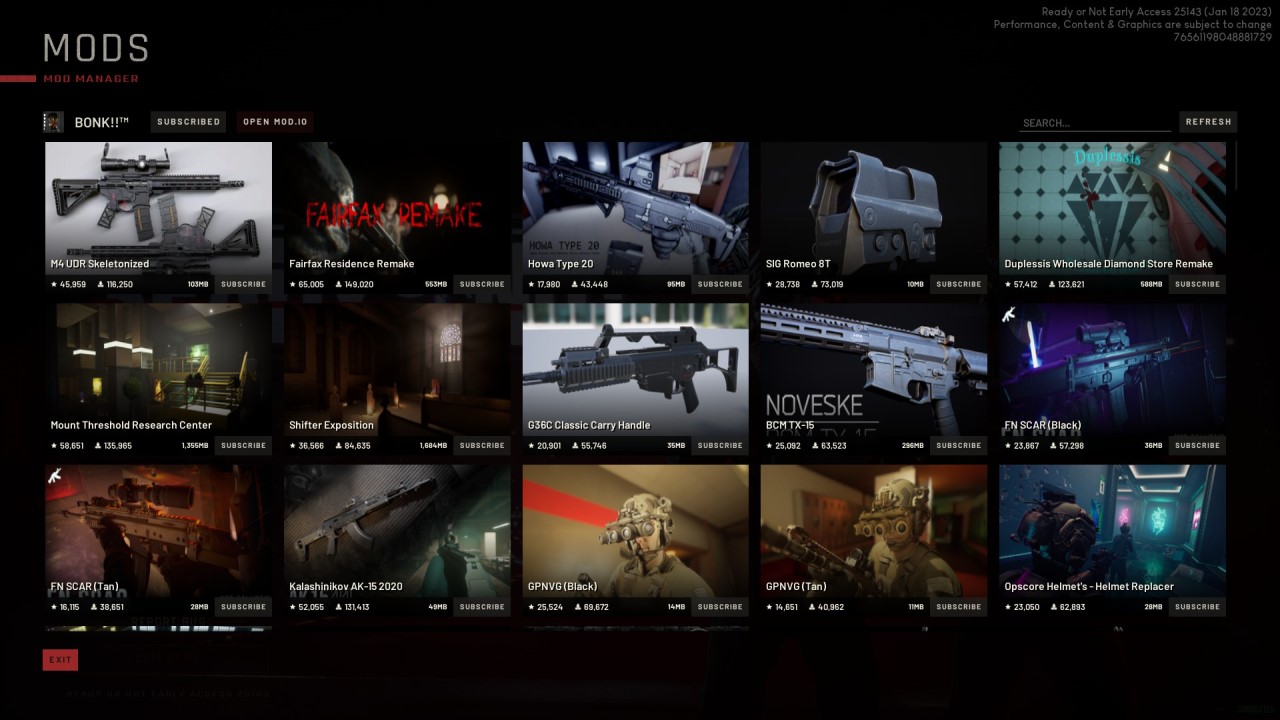The width and height of the screenshot is (1280, 720).
Task: Click the EXIT button
Action: [x=60, y=659]
